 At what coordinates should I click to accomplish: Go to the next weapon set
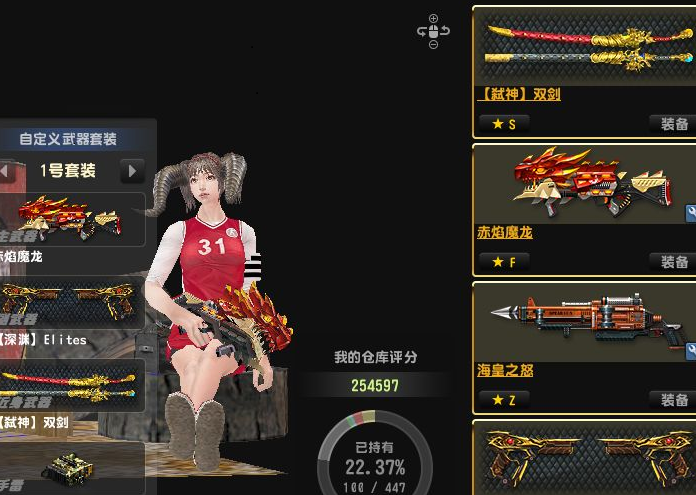132,171
